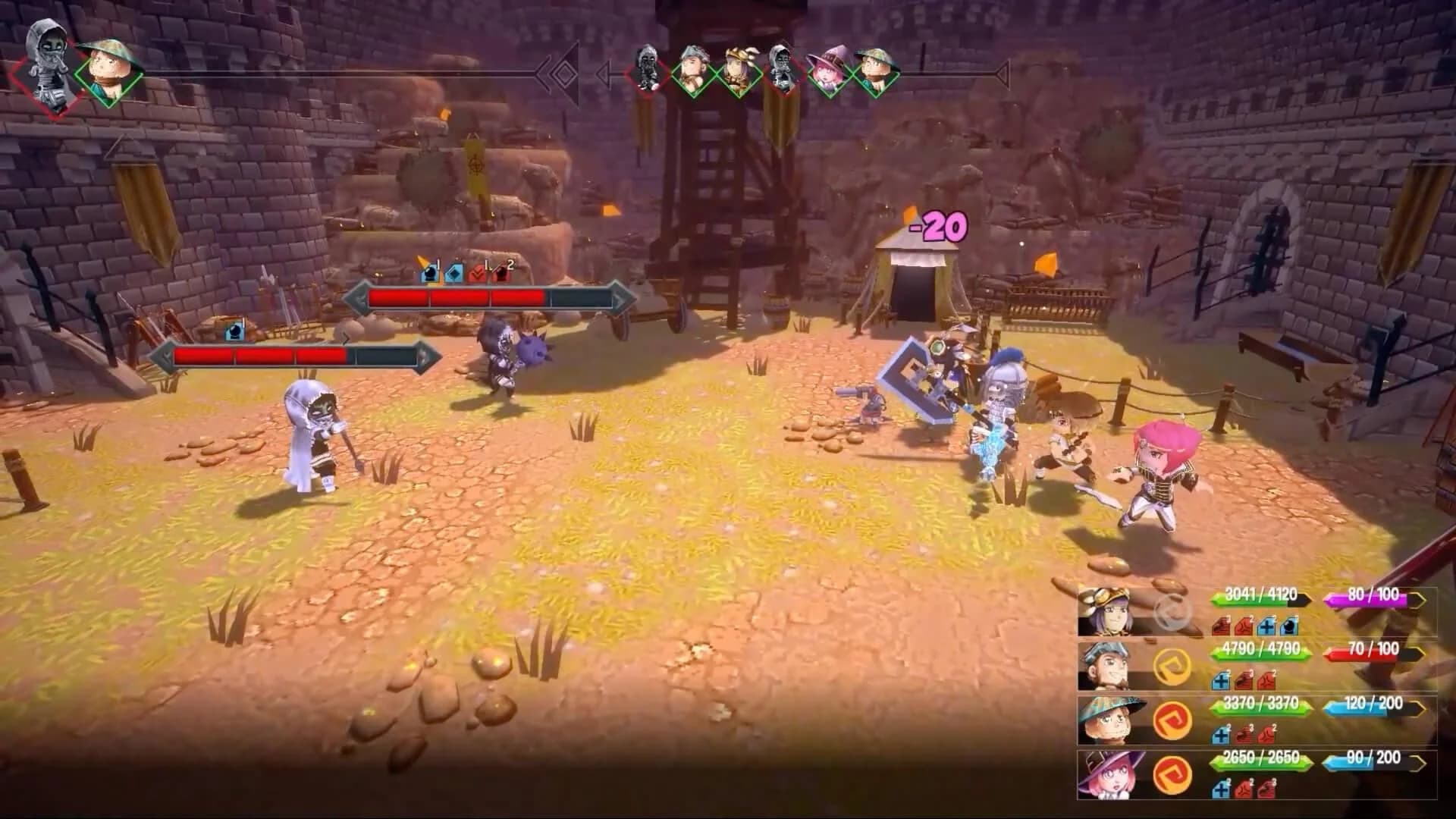
Task: Click the red anger debuff icon beside the pink witch portrait
Action: [x=1241, y=790]
